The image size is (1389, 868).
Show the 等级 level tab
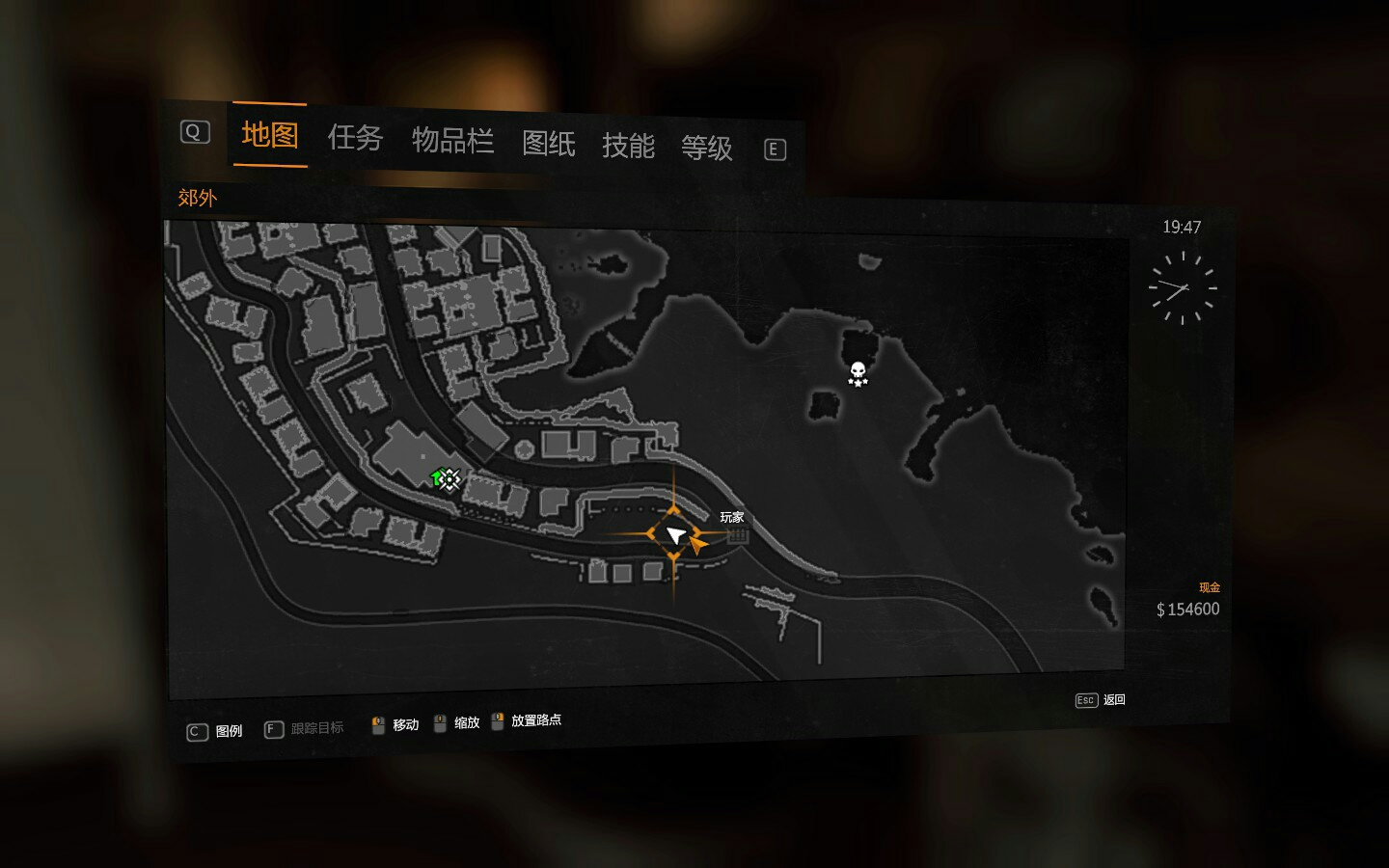click(706, 148)
